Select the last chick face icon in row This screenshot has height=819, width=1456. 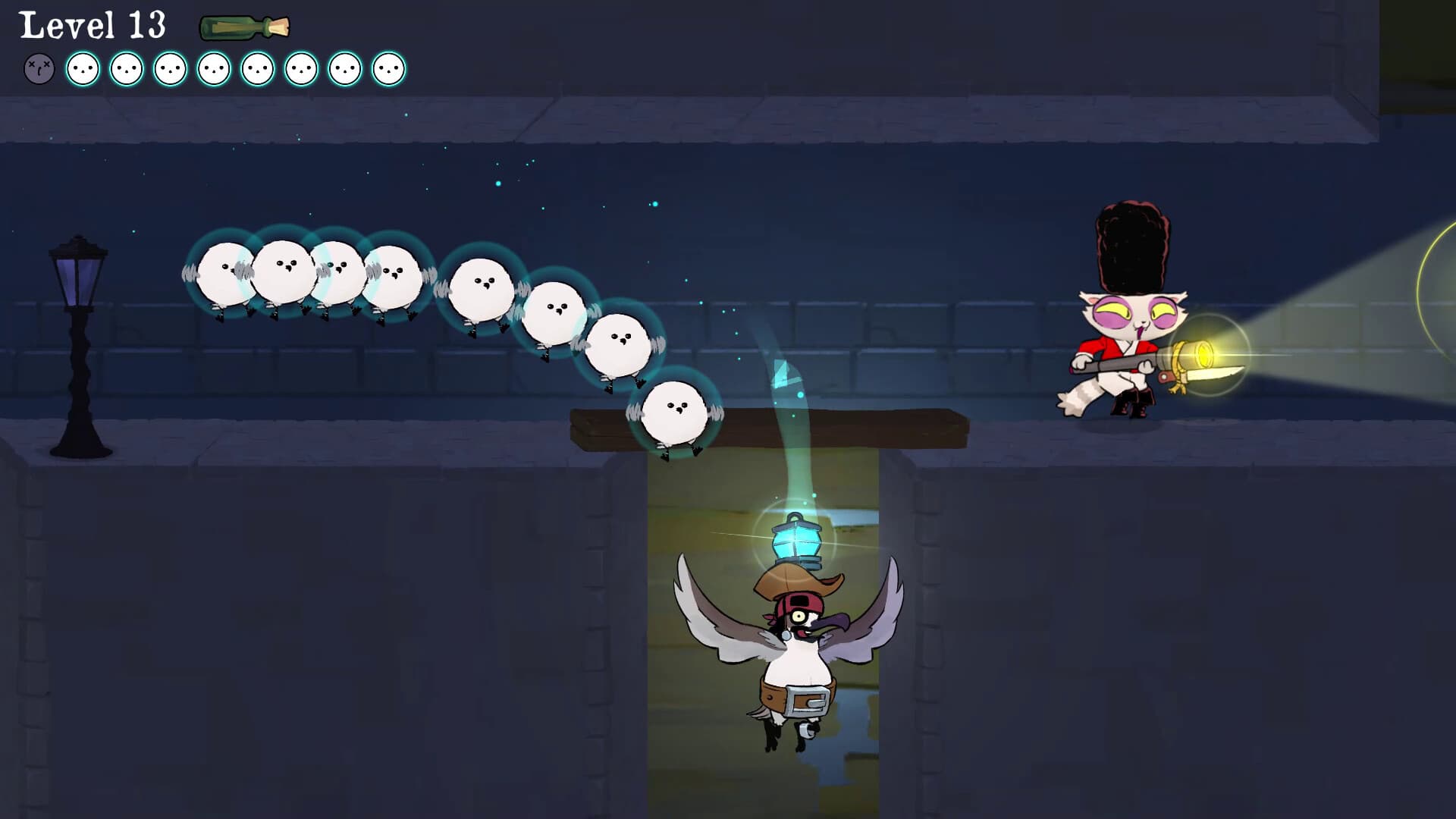click(388, 71)
